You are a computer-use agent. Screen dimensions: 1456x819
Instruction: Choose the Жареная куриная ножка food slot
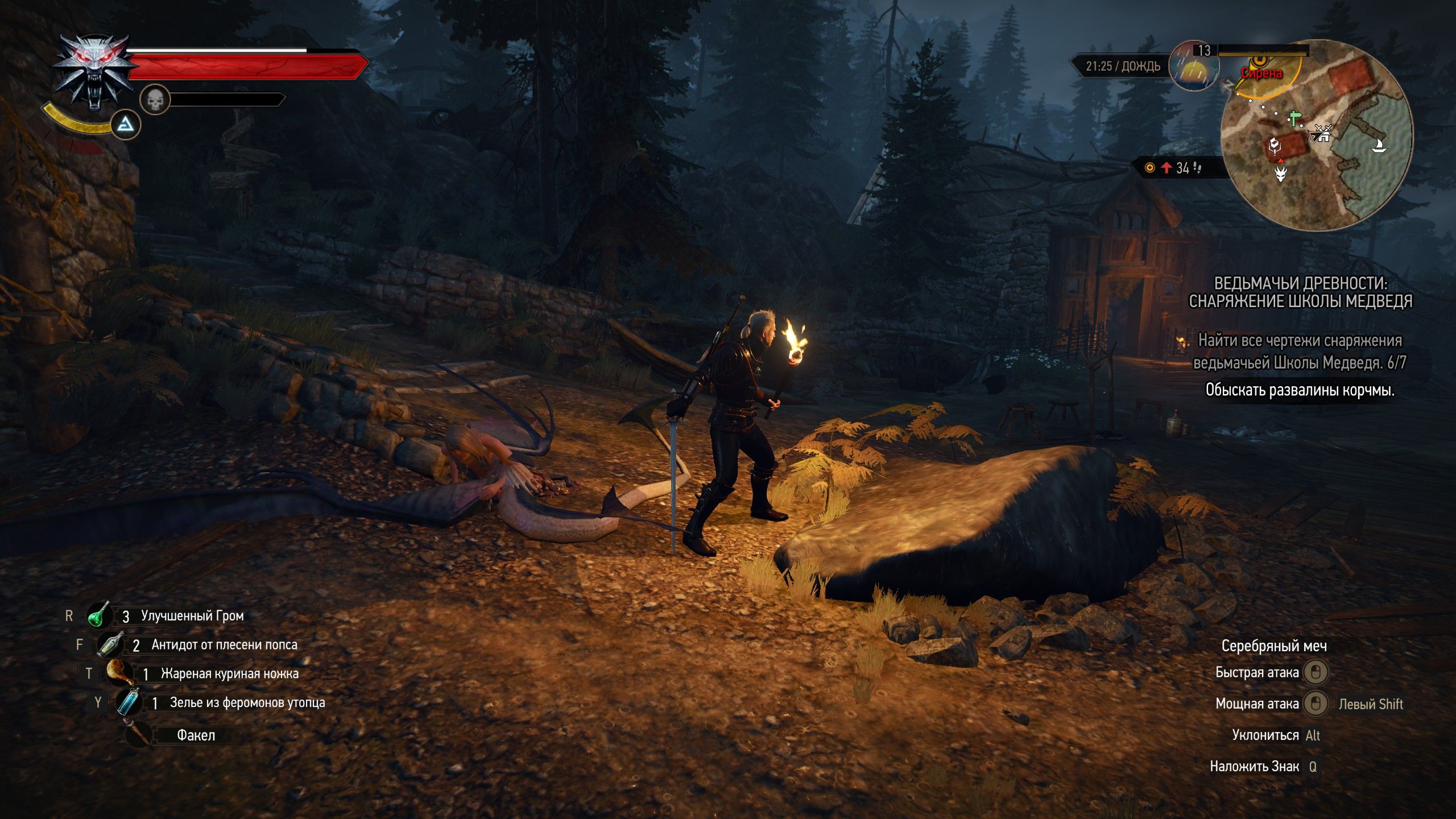(119, 673)
